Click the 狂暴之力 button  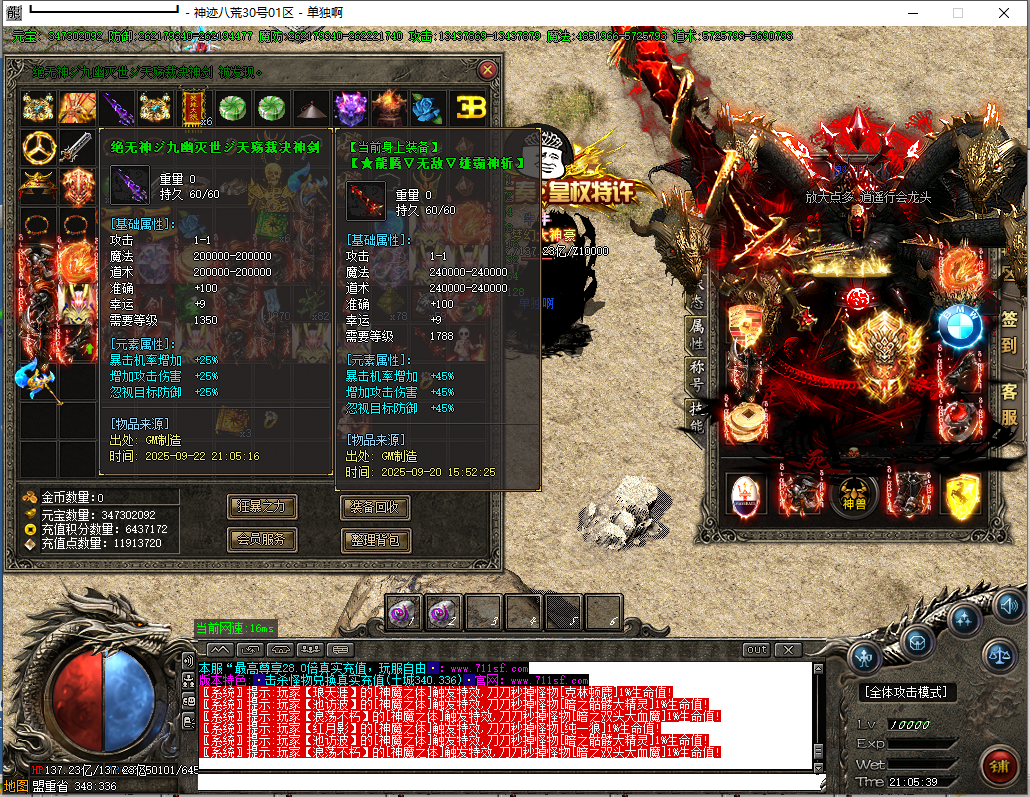[x=262, y=507]
